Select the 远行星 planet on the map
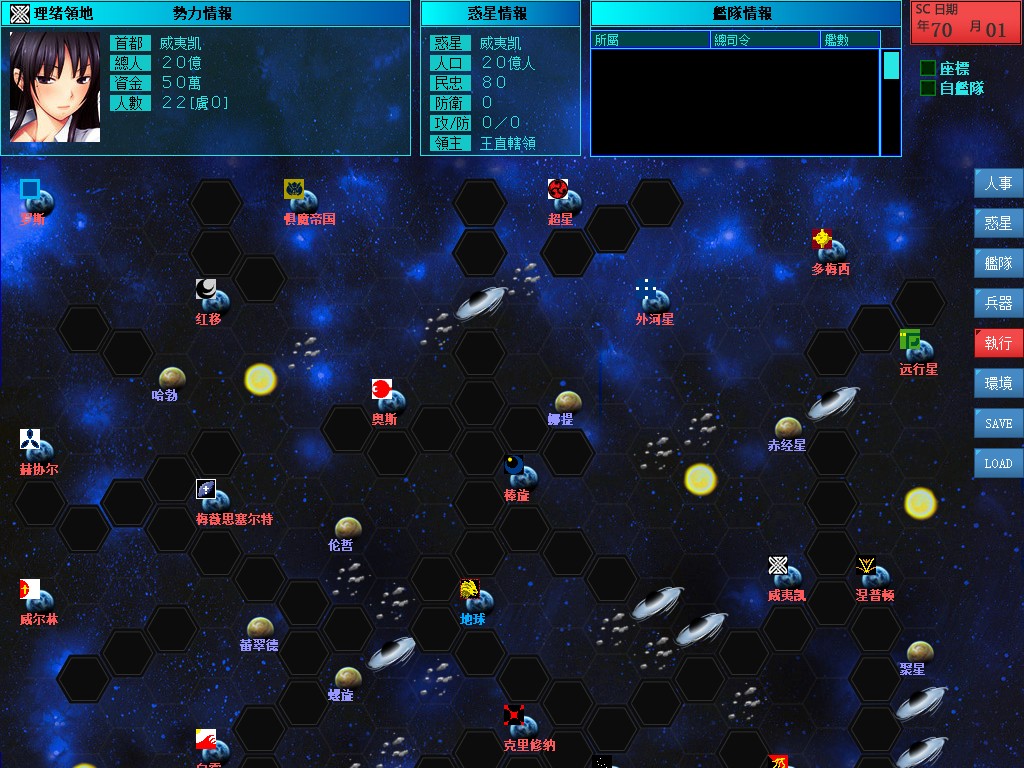 [918, 350]
